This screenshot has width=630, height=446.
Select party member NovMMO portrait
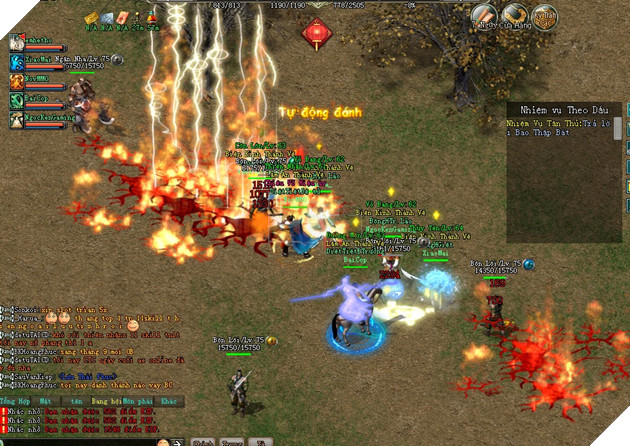17,81
